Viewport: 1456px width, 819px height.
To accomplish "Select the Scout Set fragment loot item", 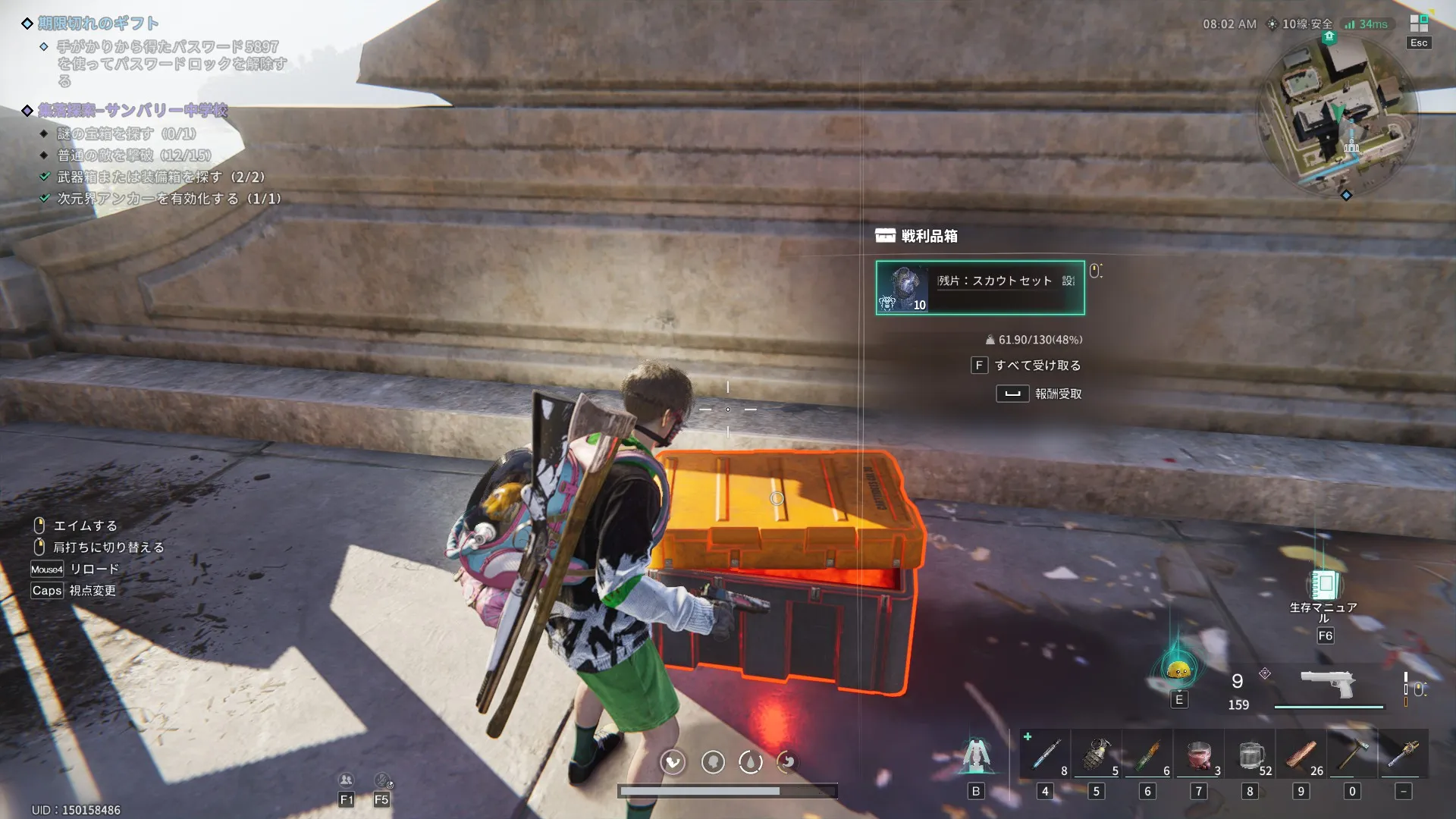I will coord(980,287).
